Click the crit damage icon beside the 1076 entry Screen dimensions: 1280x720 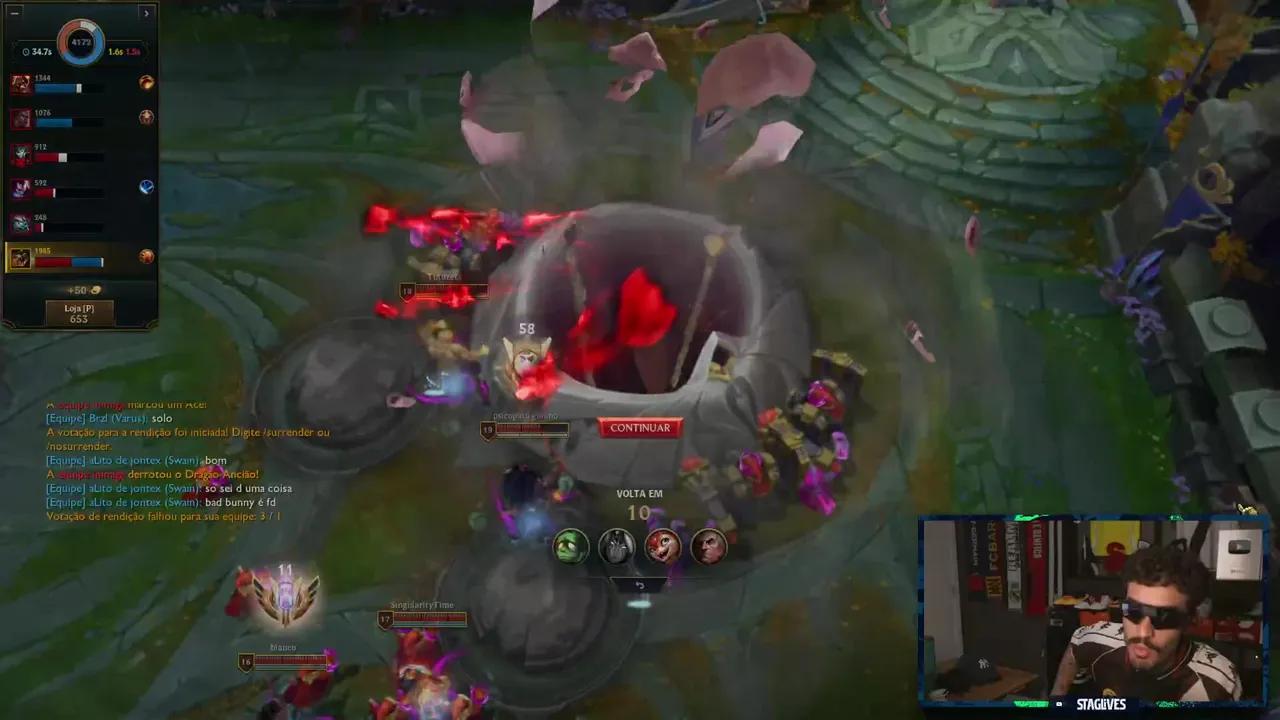[145, 117]
